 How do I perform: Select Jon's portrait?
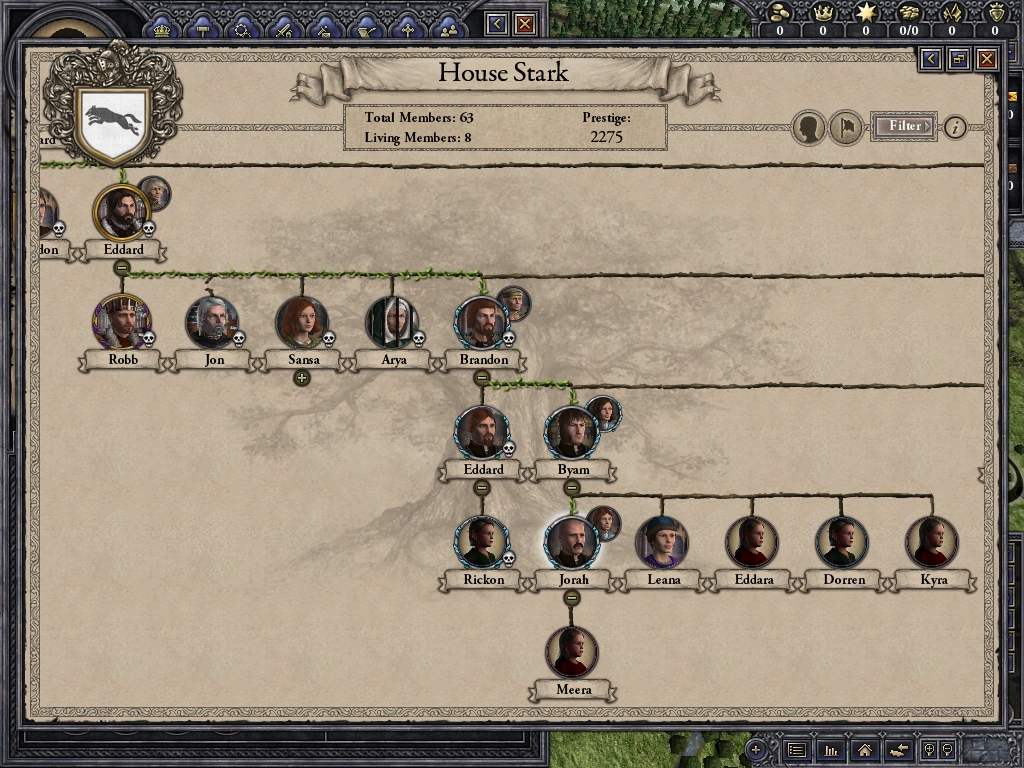click(x=211, y=321)
